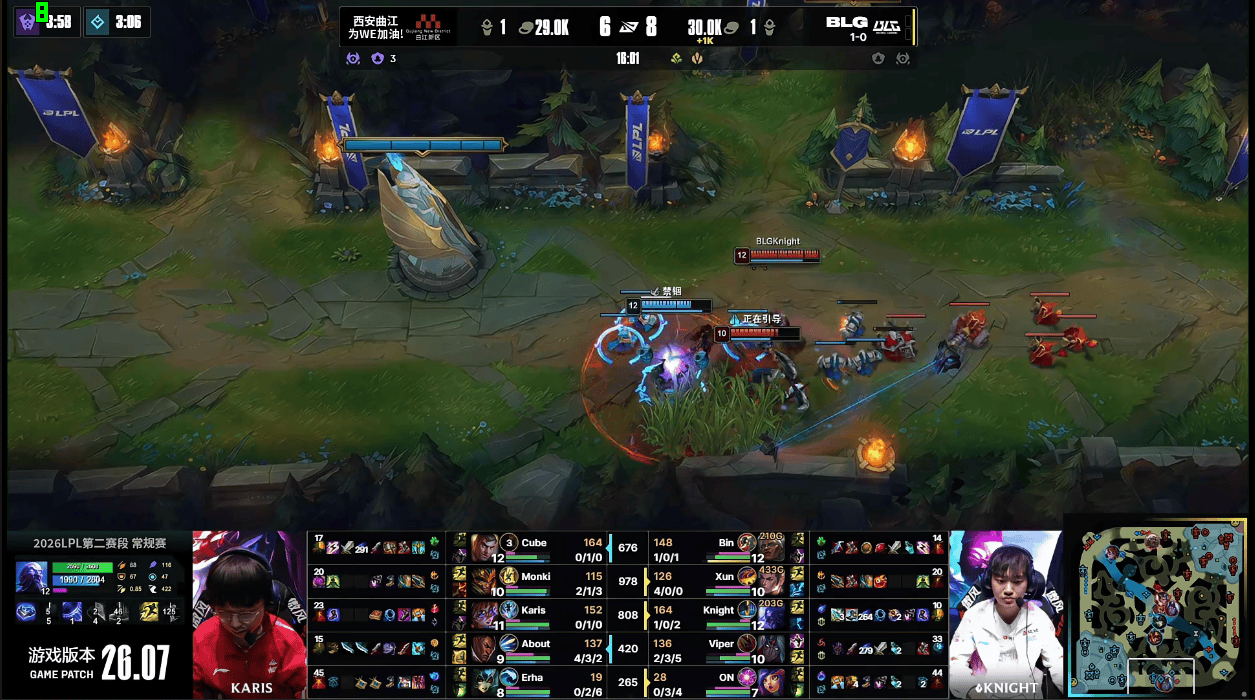Click the KNIGHT player camera feed
Screen dimensions: 1255x700
tap(1004, 614)
